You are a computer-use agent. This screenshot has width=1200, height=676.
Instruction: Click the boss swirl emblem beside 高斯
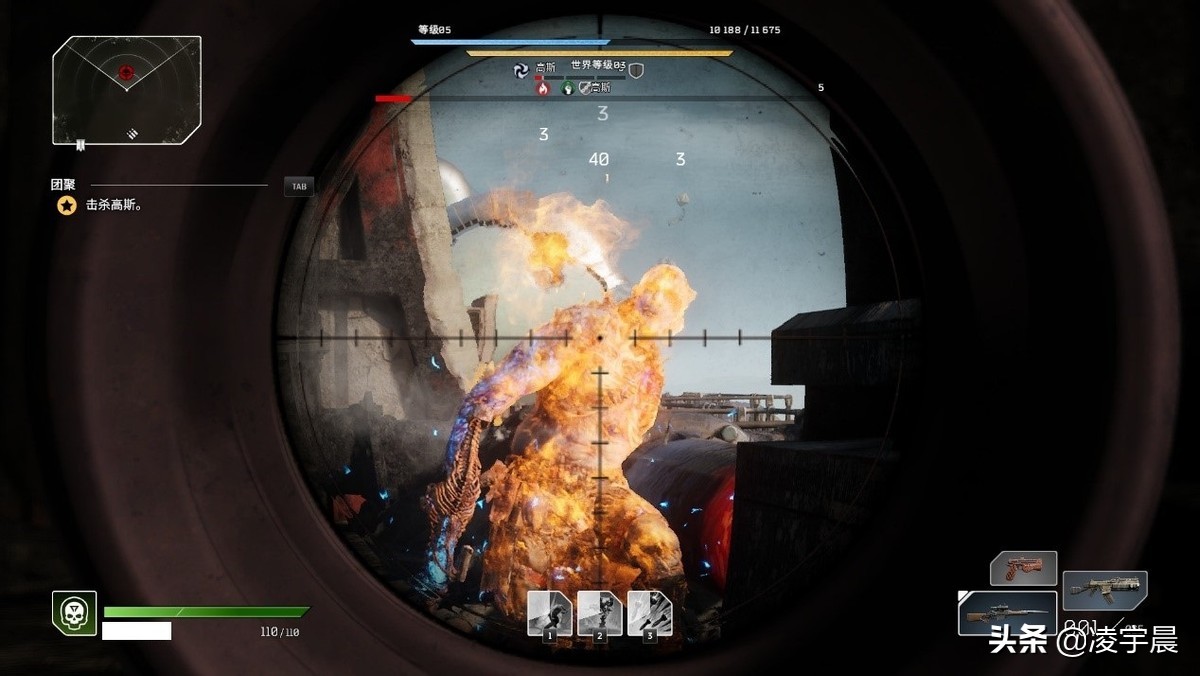pos(520,69)
